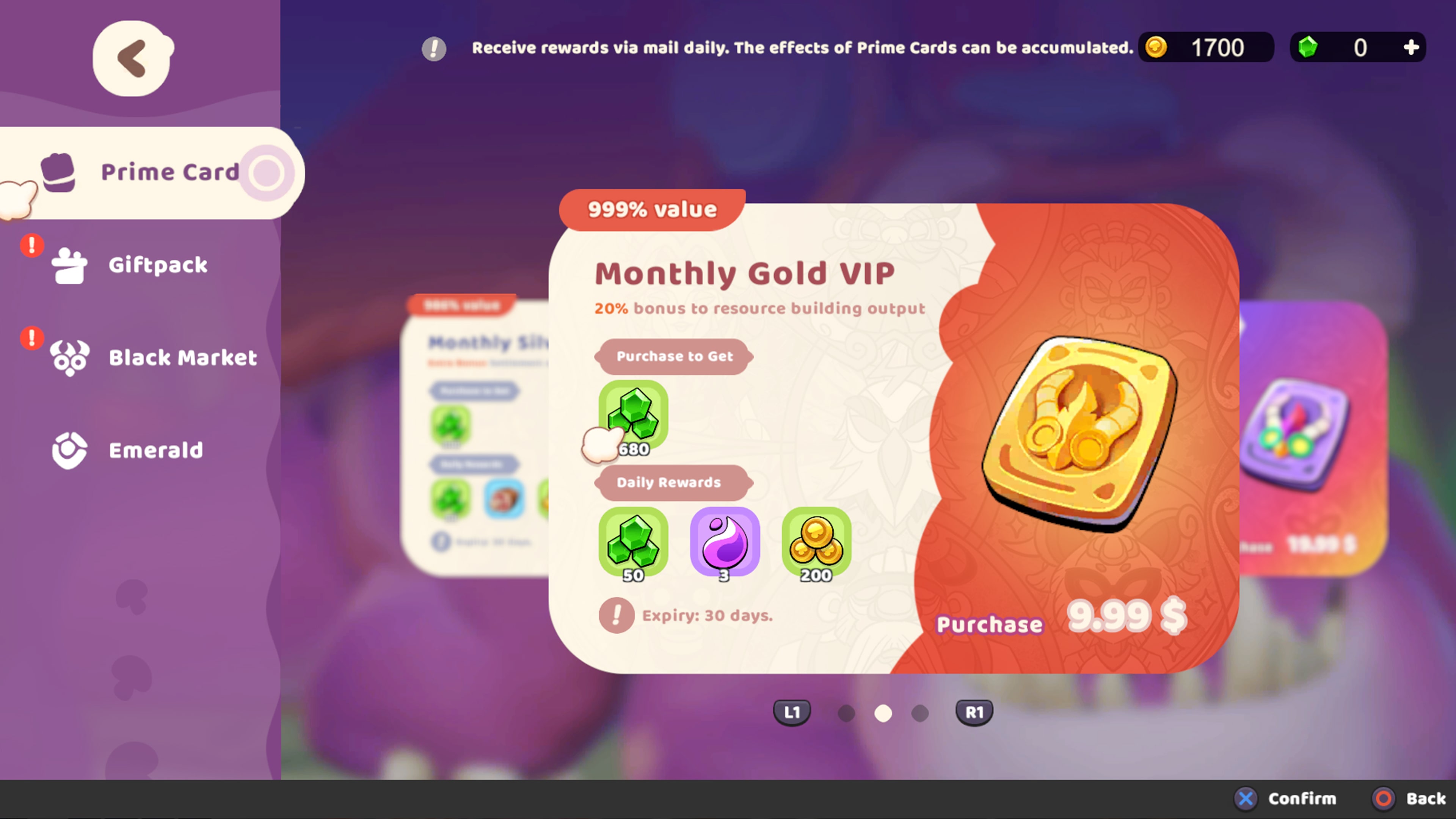Screen dimensions: 1456x819
Task: Click the Black Market alert badge
Action: (x=31, y=338)
